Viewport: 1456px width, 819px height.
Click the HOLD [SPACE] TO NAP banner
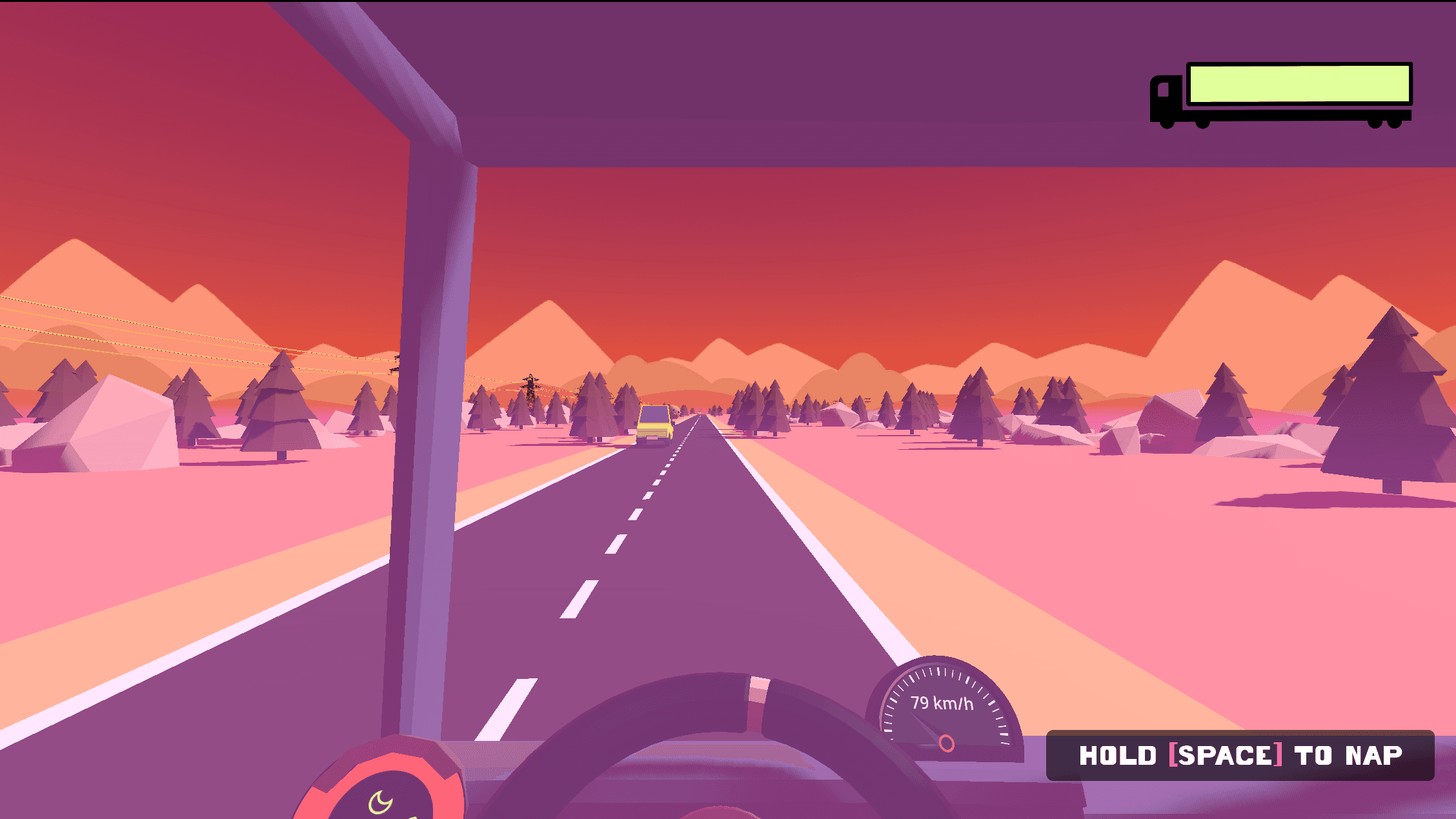[1242, 755]
